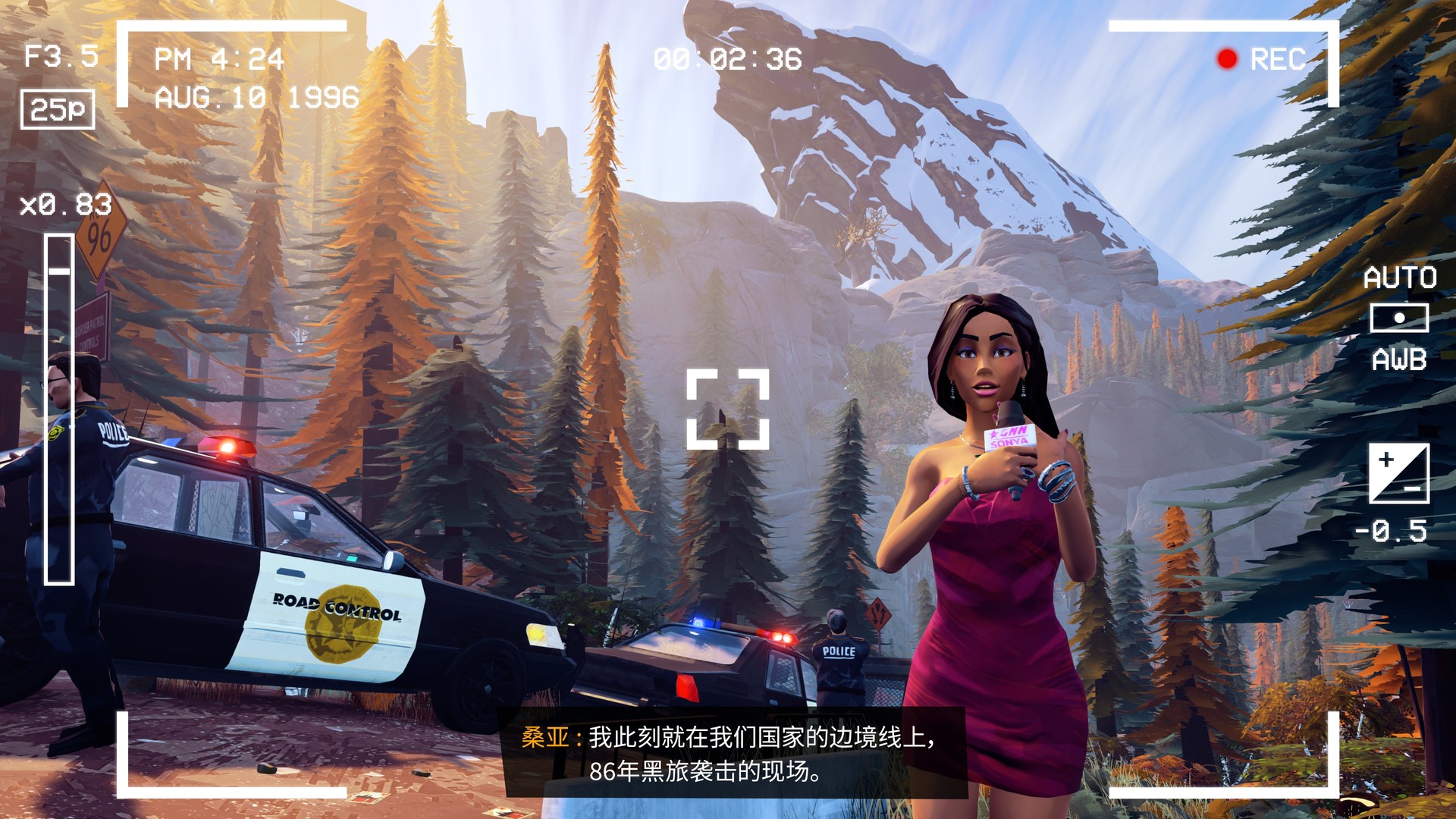Viewport: 1456px width, 819px height.
Task: Open the AUG. 10 1996 date display
Action: [256, 97]
